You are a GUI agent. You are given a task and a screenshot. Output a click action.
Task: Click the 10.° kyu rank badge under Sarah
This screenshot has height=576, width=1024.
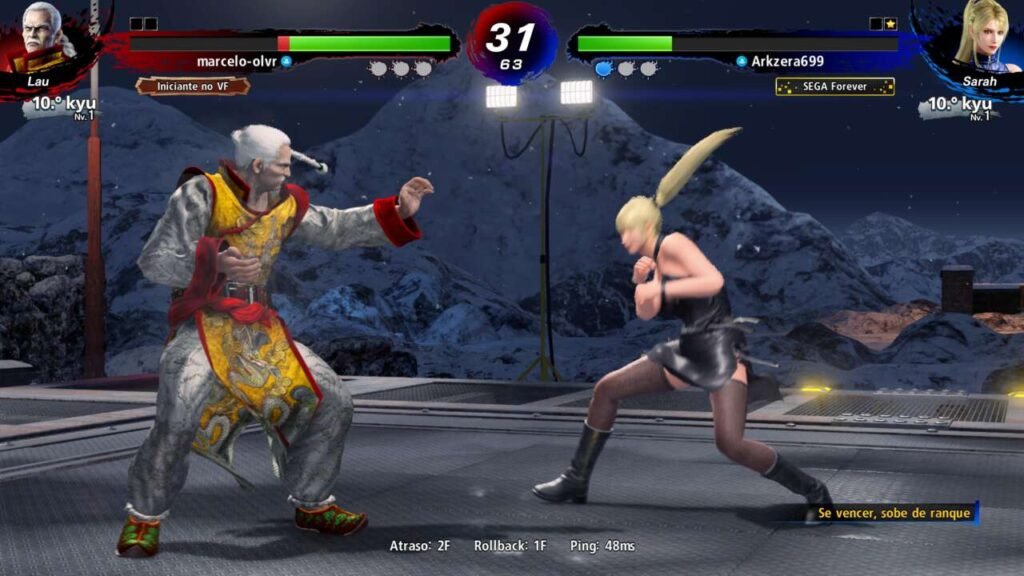click(x=959, y=105)
